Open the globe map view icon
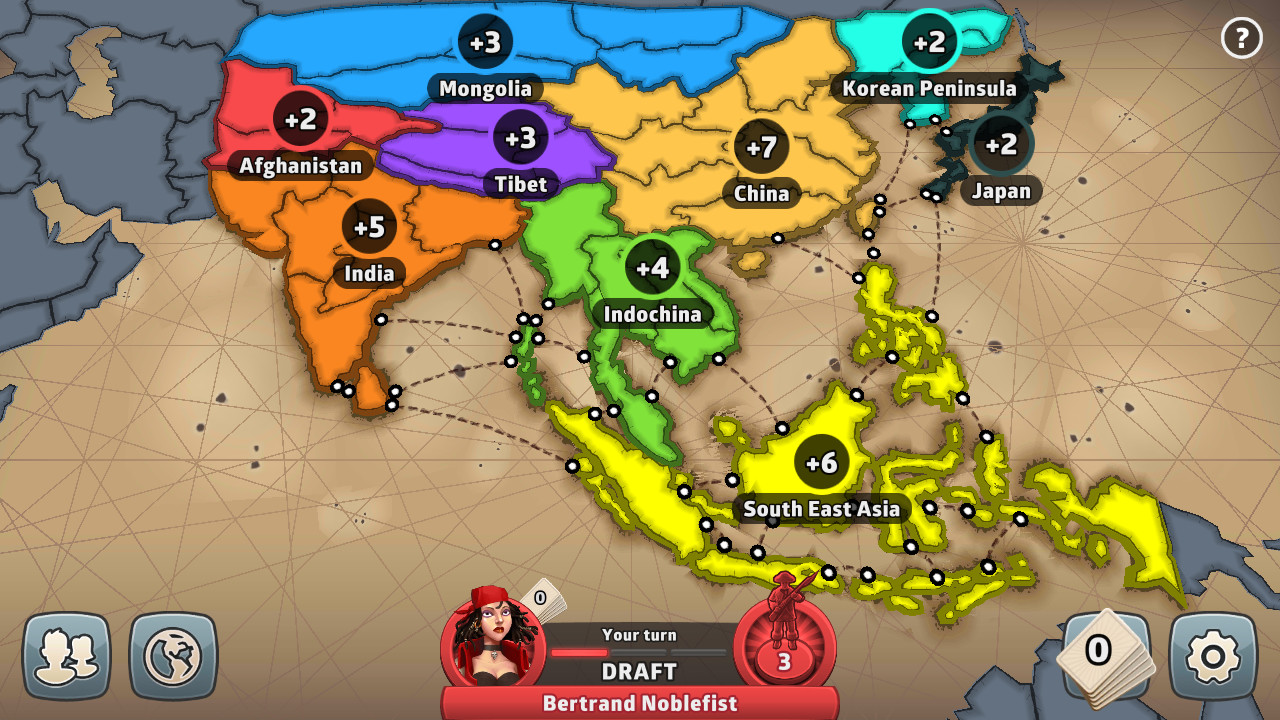 coord(173,654)
